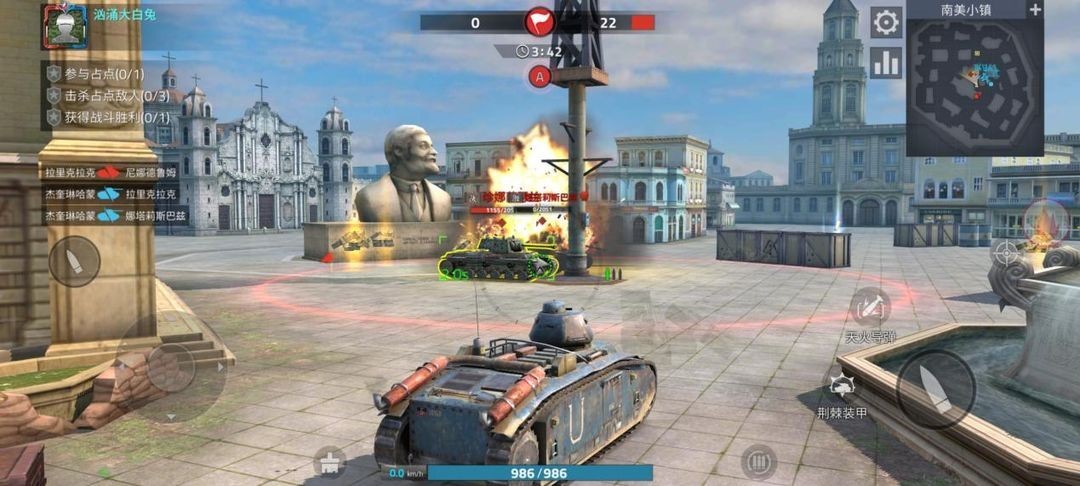Fire the main cannon with the large shell button
Screen dimensions: 1080x486
tap(935, 389)
